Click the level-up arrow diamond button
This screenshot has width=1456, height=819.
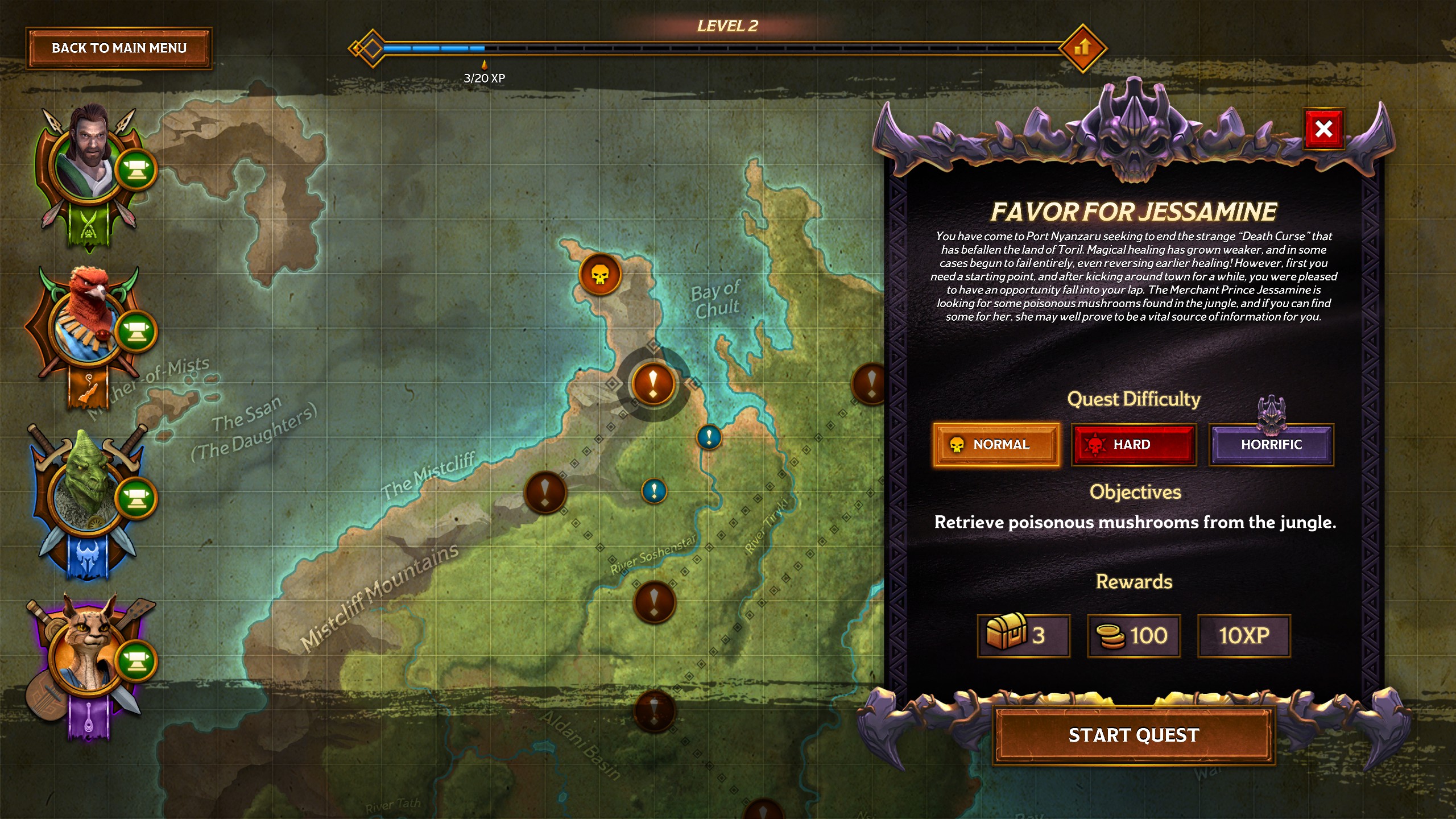[1082, 48]
